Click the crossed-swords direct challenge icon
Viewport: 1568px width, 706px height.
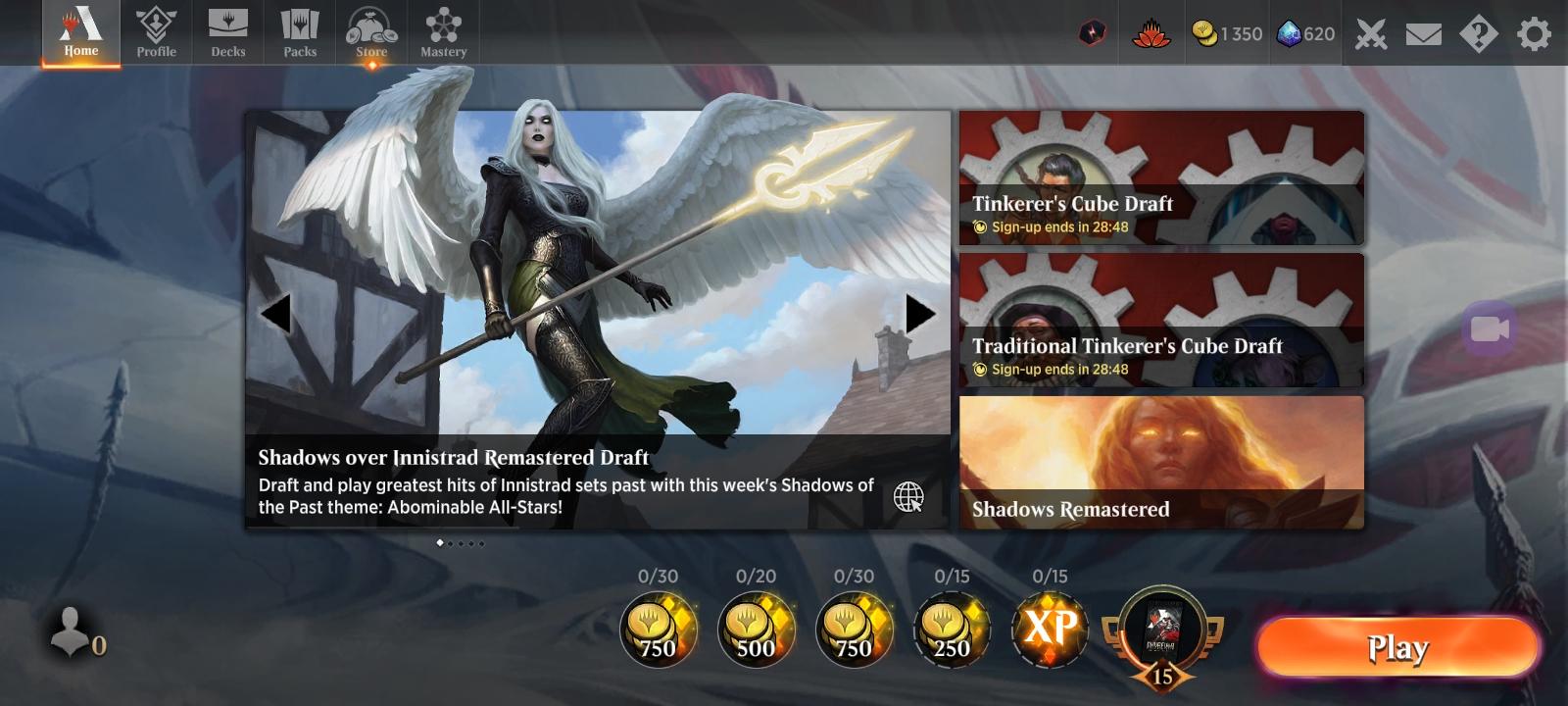tap(1370, 32)
